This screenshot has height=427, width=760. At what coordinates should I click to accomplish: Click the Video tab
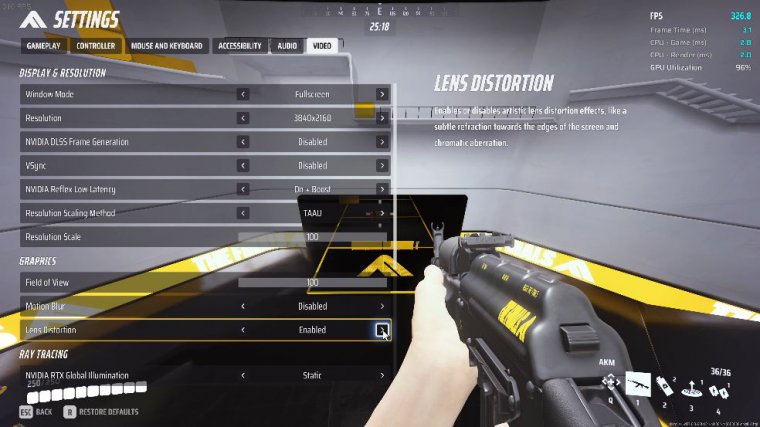[323, 46]
